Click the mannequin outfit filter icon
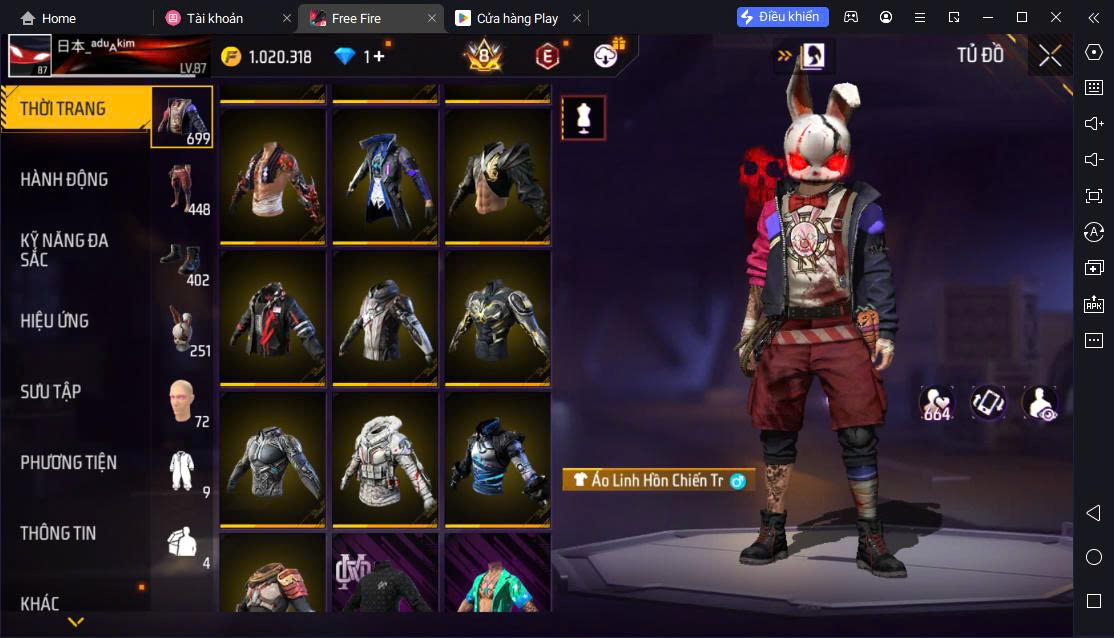Screen dimensions: 1114x638 click(x=583, y=118)
